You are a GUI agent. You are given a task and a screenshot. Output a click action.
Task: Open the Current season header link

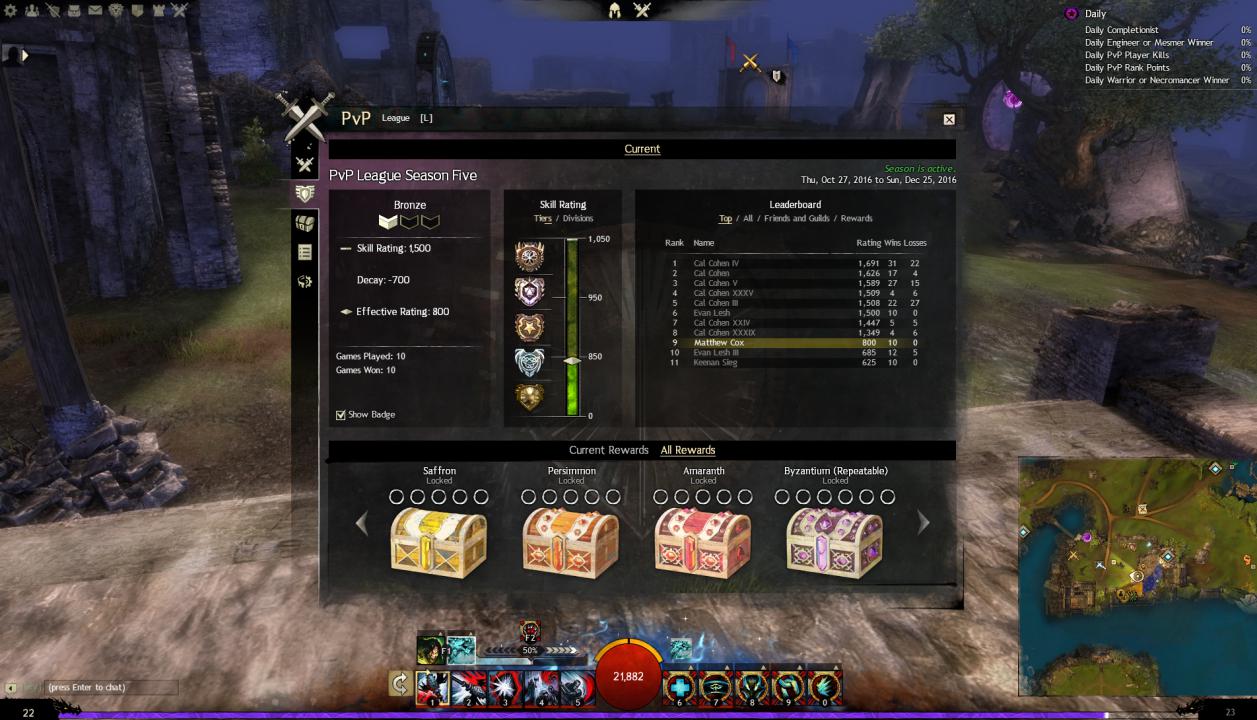tap(642, 149)
